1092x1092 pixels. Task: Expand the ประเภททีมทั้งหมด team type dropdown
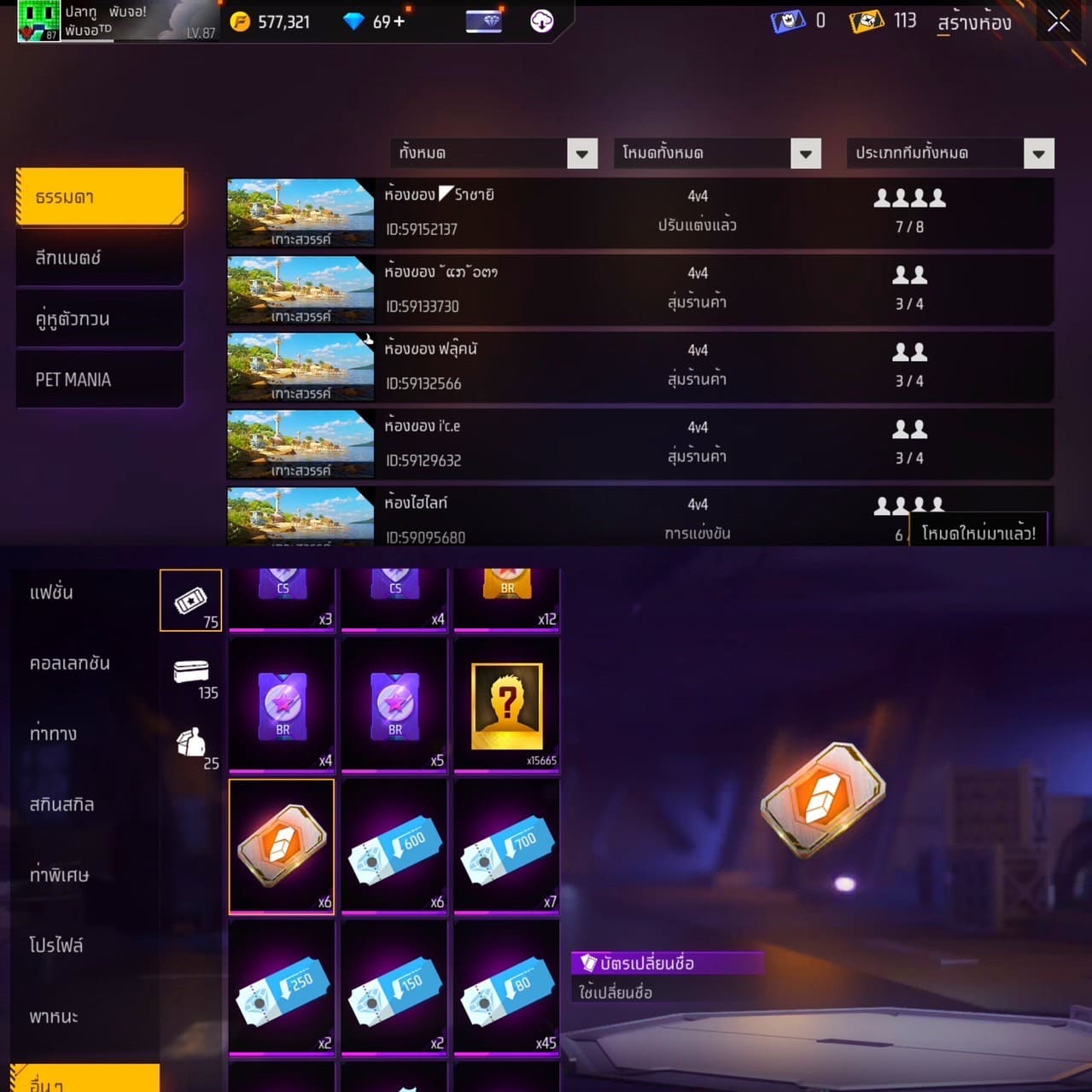(950, 154)
